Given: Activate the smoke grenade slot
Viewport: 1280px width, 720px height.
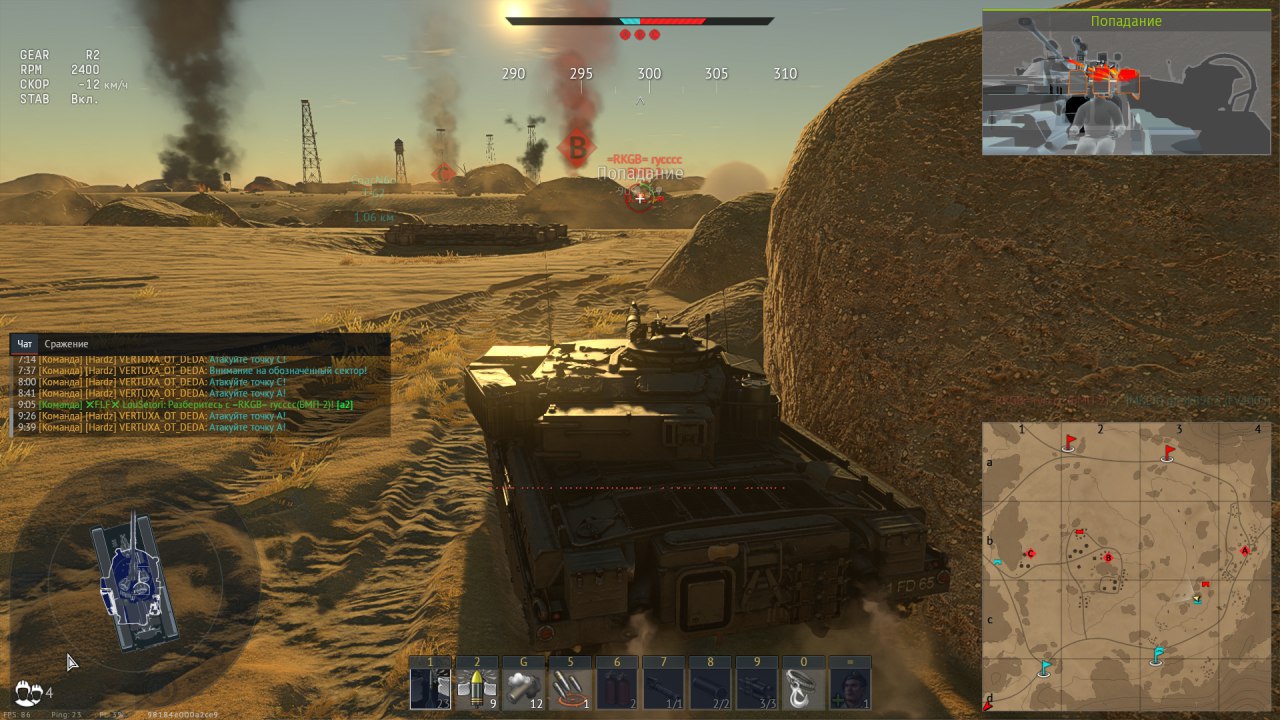Looking at the screenshot, I should (x=523, y=688).
